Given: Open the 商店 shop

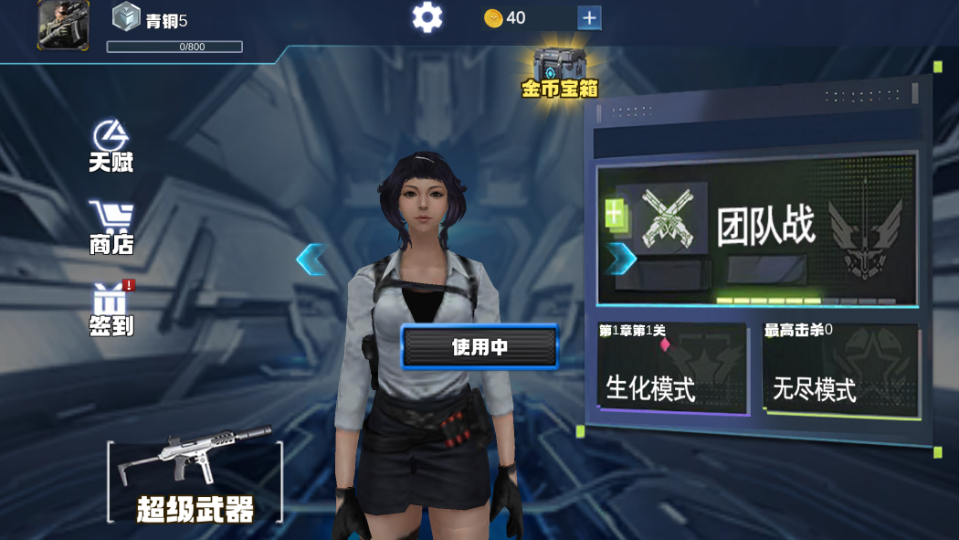Looking at the screenshot, I should pyautogui.click(x=111, y=228).
